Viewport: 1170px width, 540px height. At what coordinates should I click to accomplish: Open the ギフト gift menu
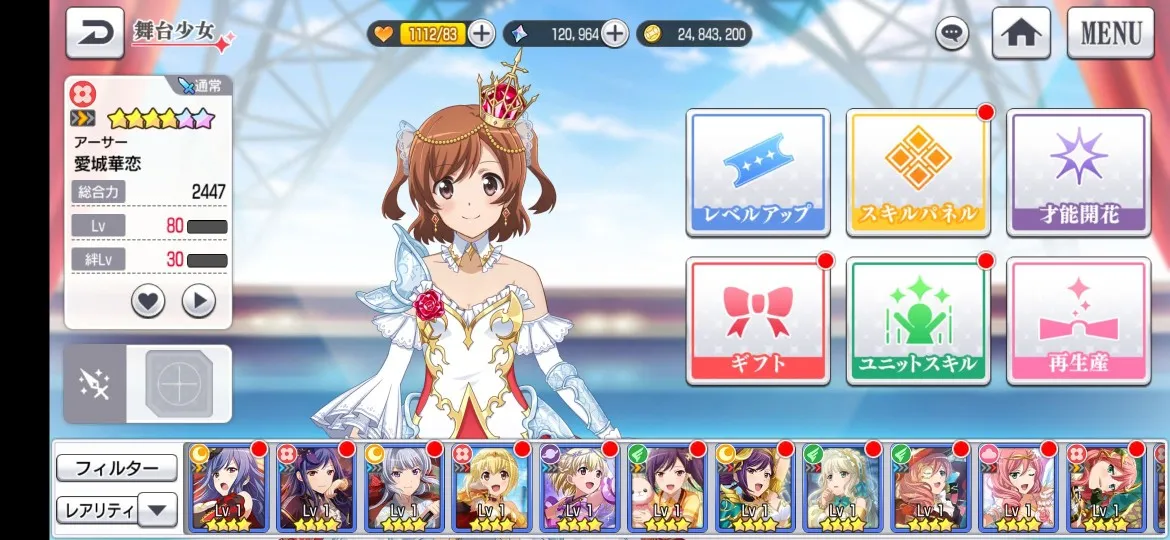point(757,320)
